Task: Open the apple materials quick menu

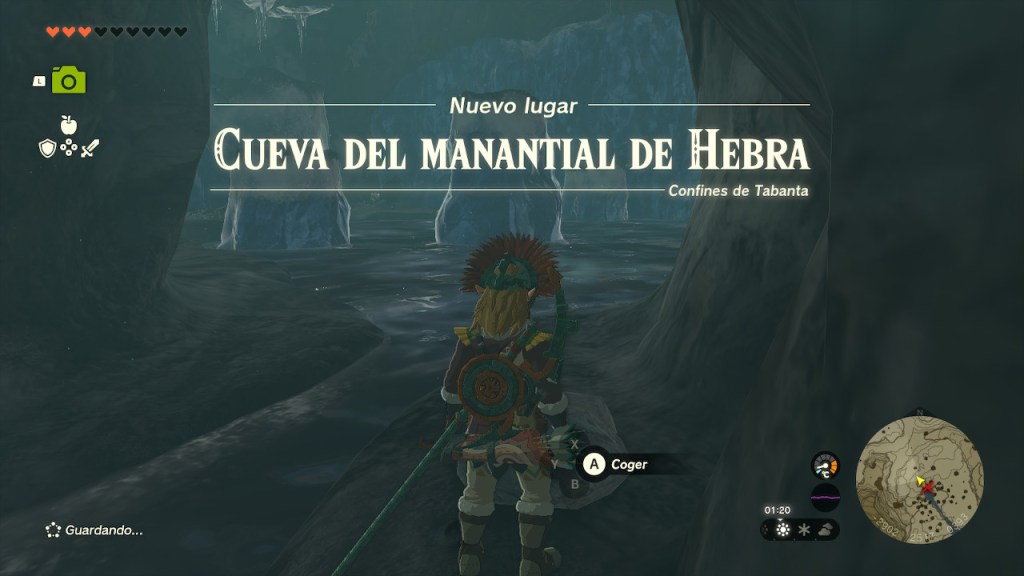Action: (x=68, y=125)
